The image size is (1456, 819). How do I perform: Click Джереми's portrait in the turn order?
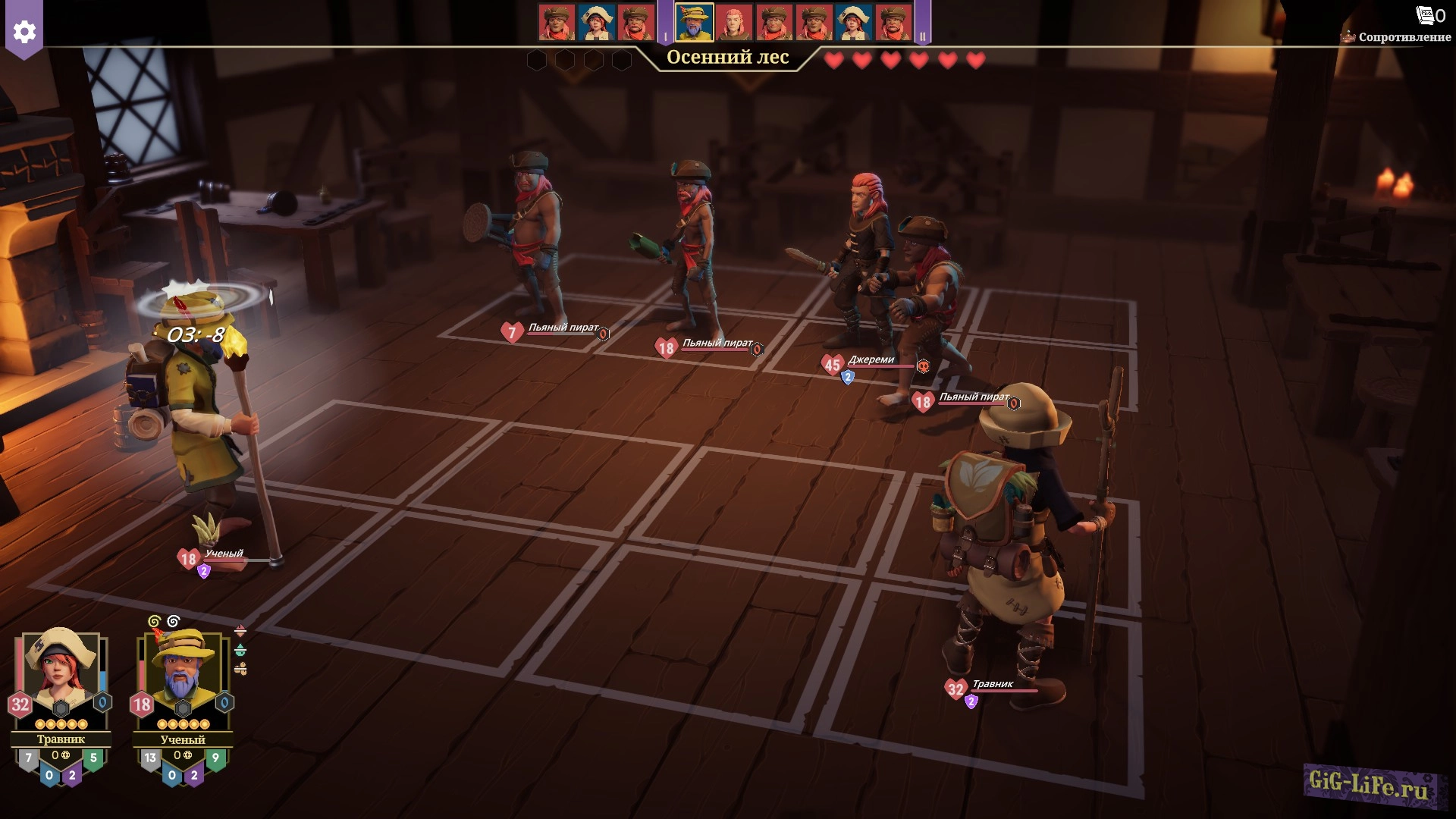[733, 23]
